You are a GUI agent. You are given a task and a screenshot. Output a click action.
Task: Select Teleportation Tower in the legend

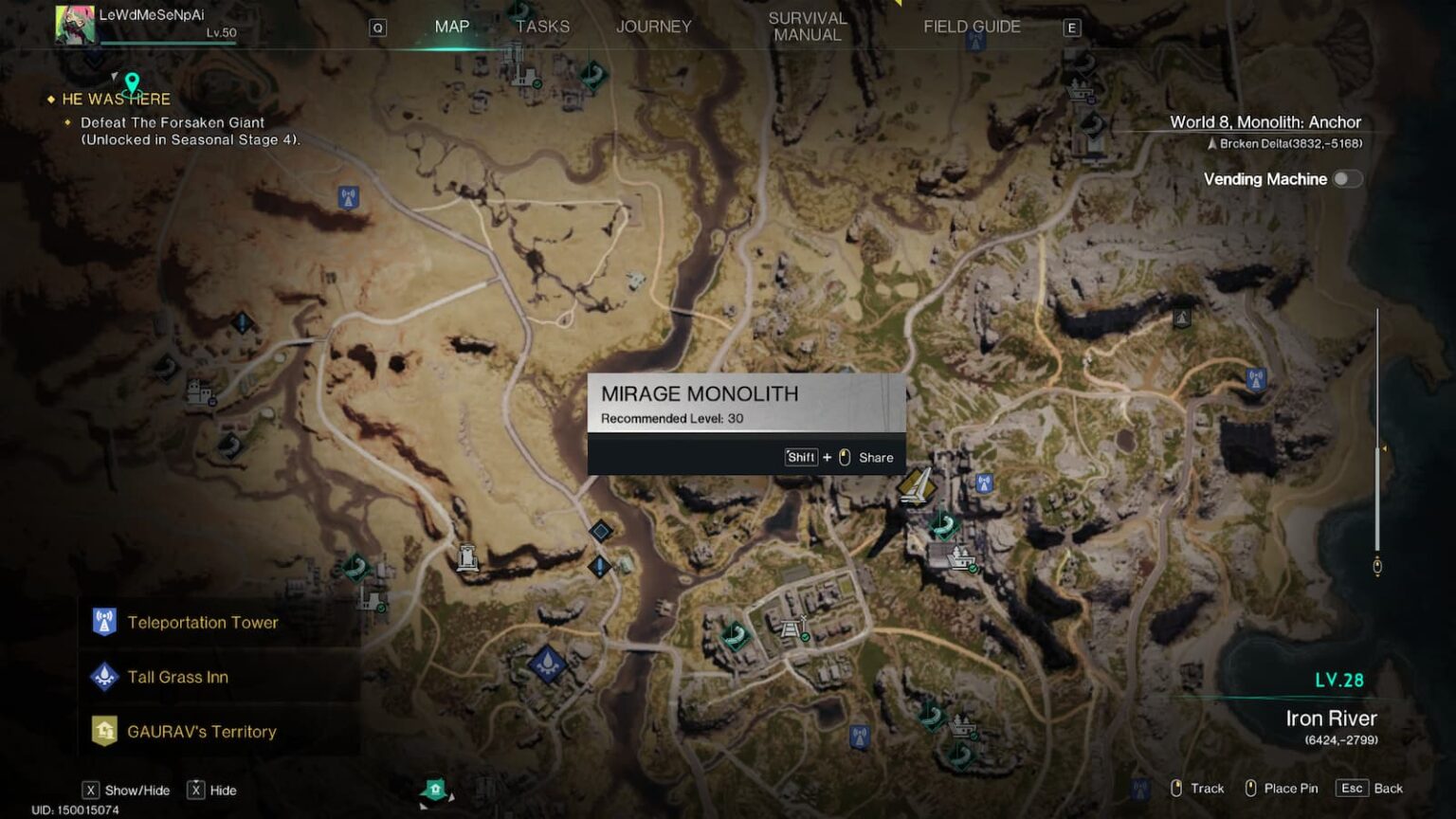[203, 623]
